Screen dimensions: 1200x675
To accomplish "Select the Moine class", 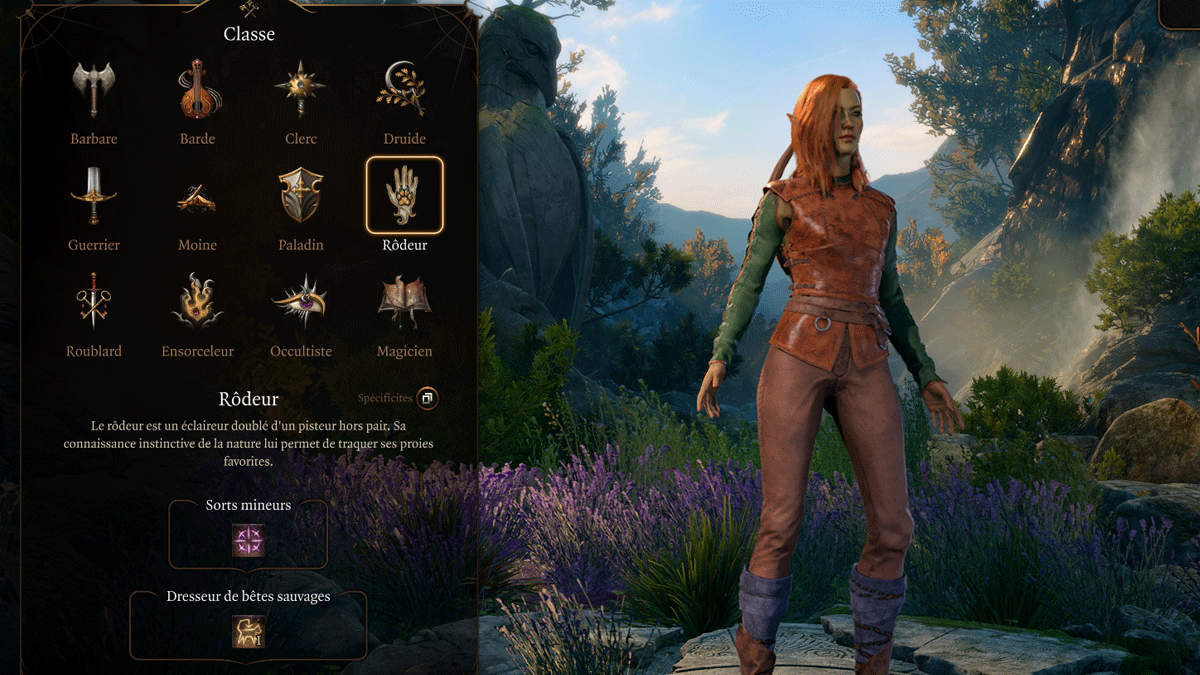I will coord(197,197).
